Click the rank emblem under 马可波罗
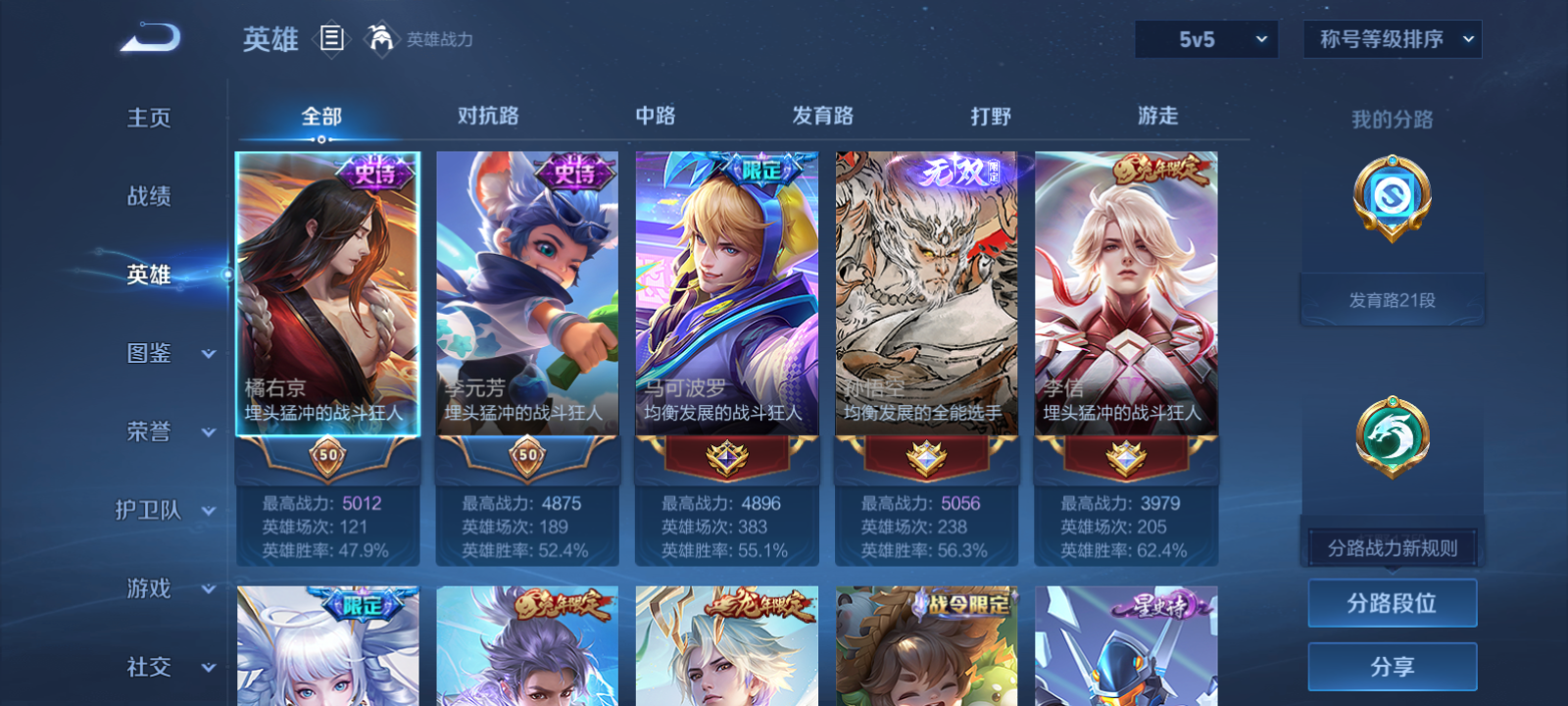 coord(726,456)
